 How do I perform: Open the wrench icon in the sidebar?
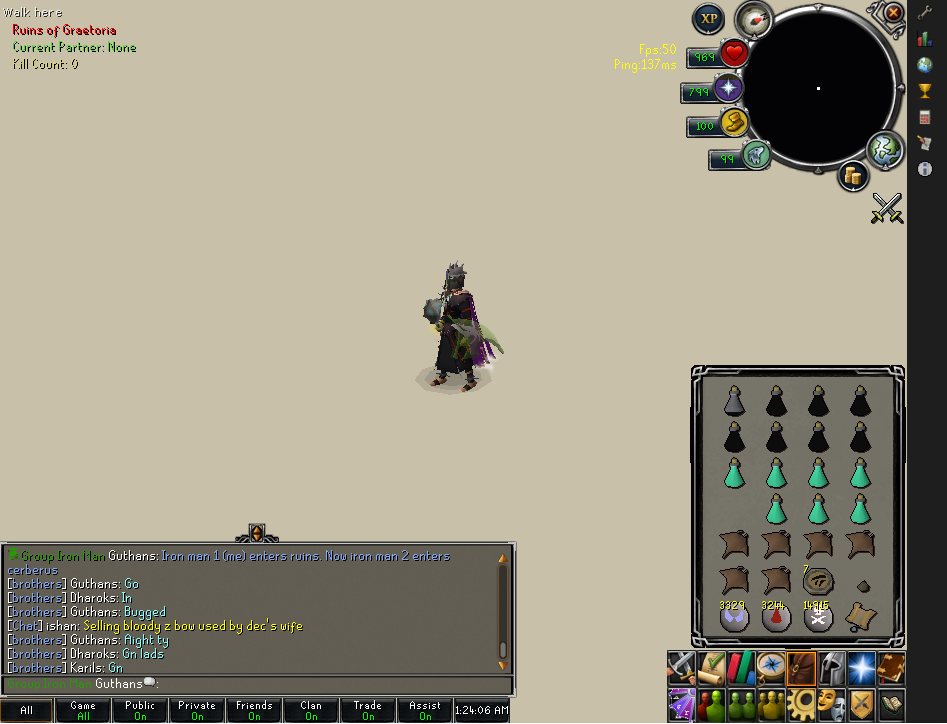pyautogui.click(x=925, y=14)
